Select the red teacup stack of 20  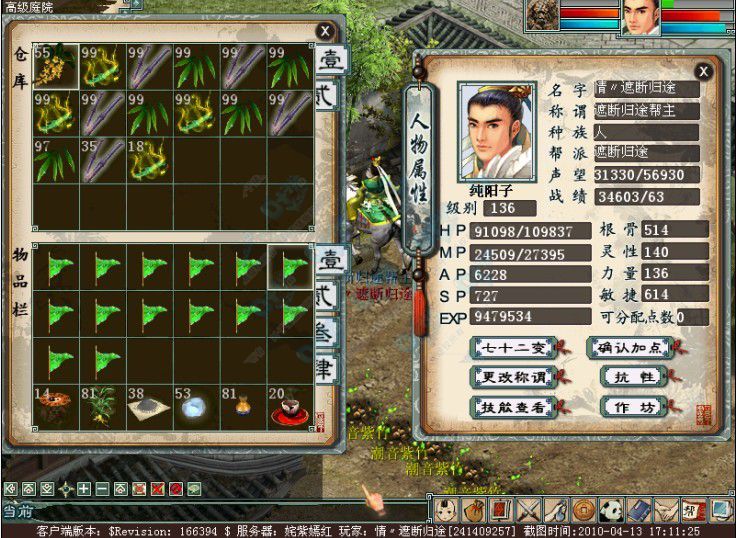point(290,407)
